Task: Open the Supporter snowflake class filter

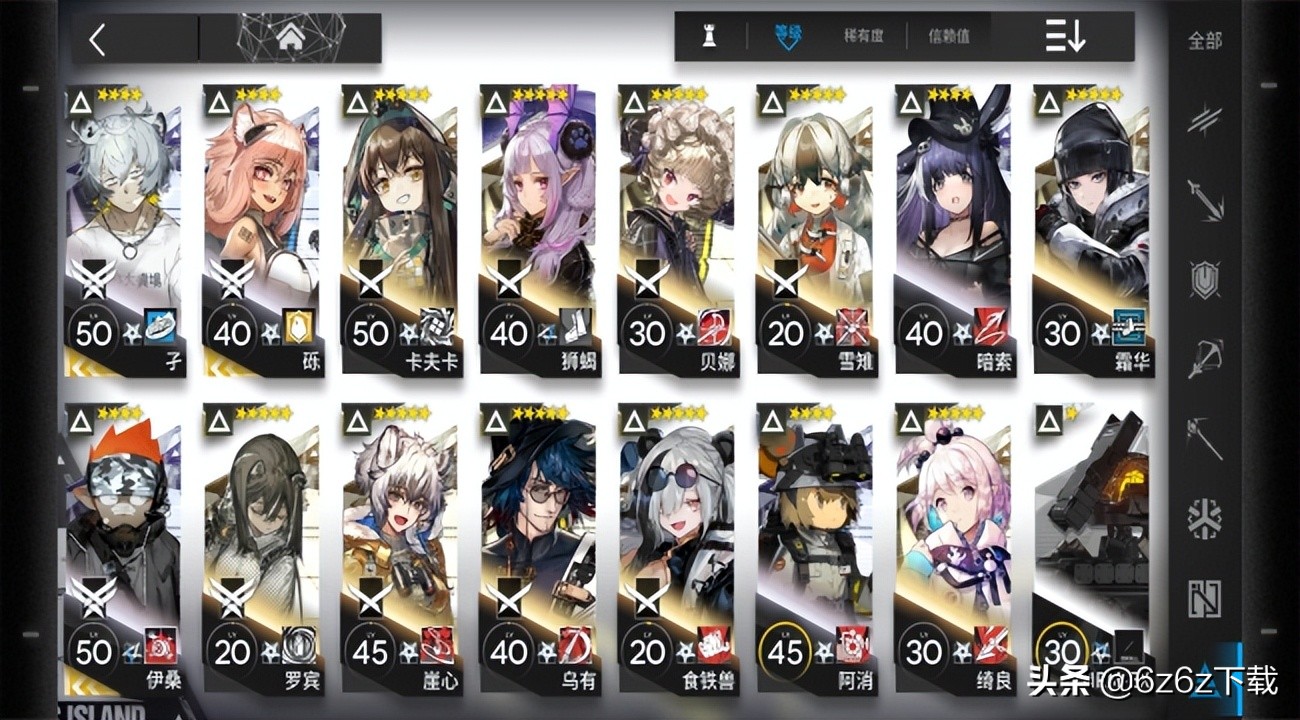Action: [1205, 517]
